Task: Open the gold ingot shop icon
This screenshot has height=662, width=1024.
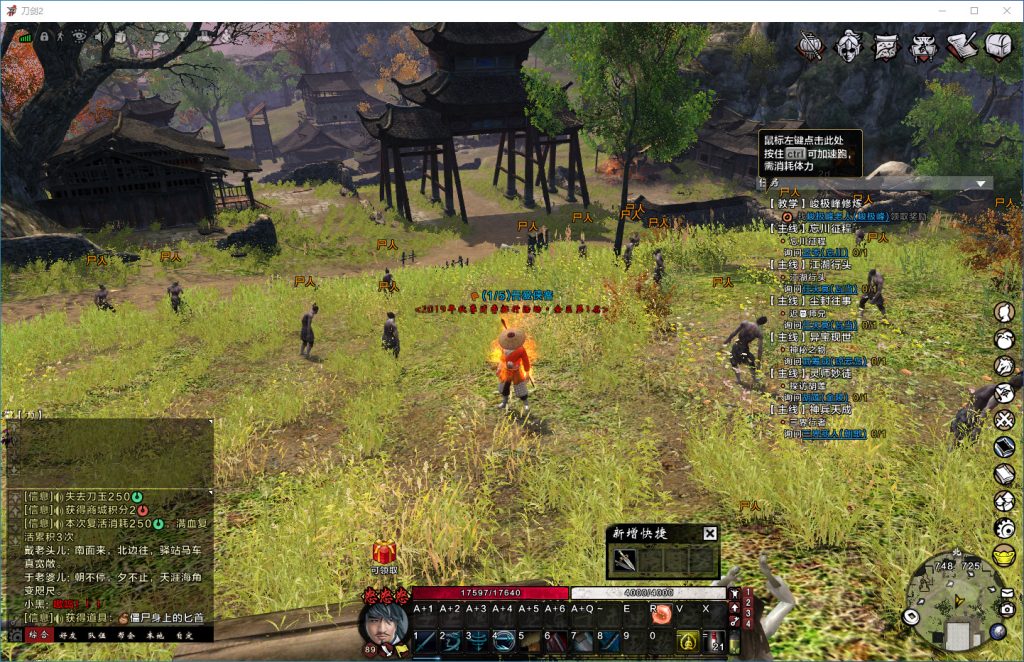Action: click(x=1004, y=553)
